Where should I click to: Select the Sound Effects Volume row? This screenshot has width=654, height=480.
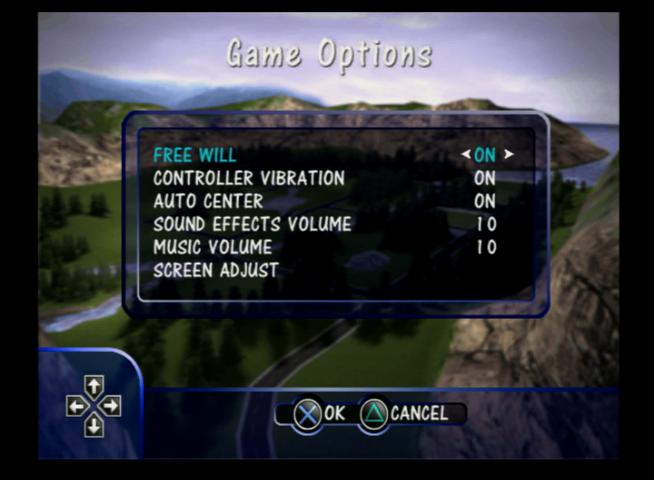(252, 224)
